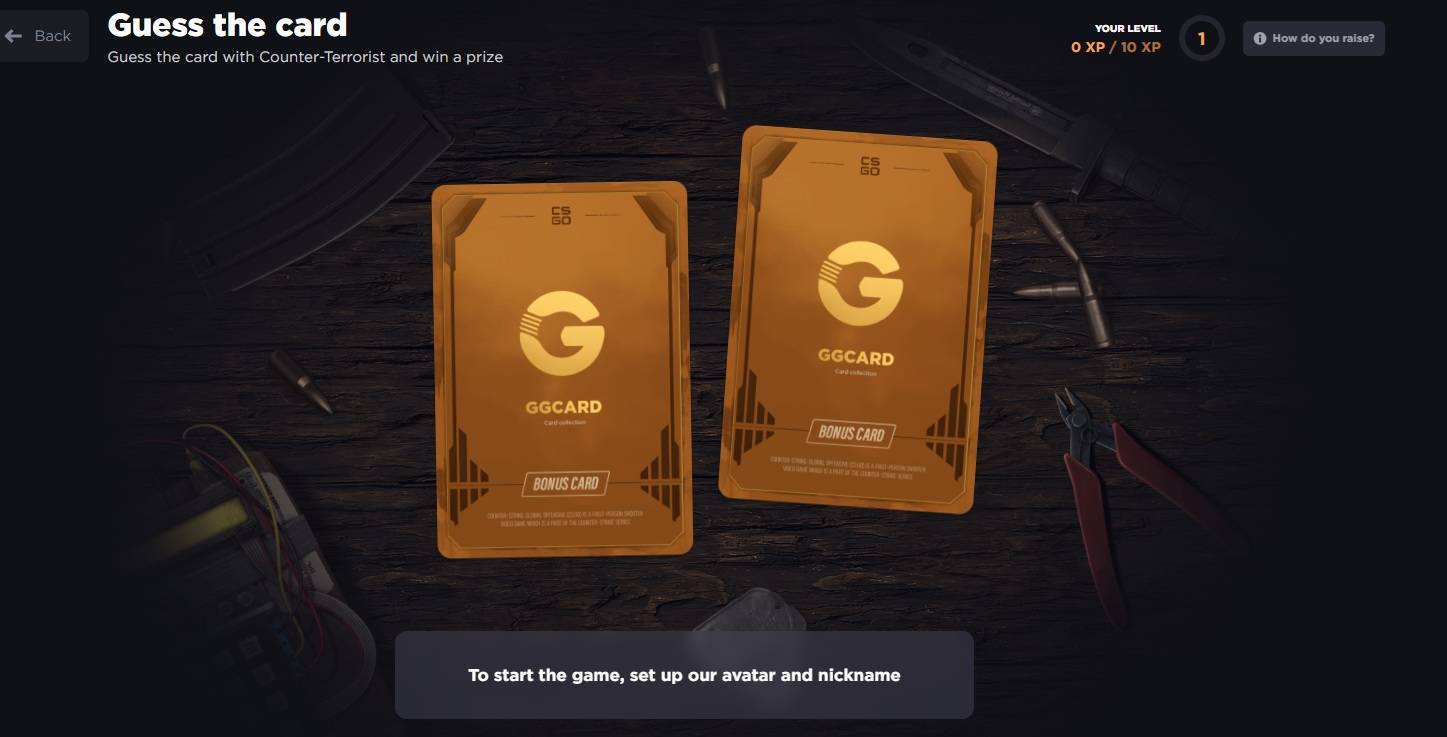Click the avatar and nickname setup banner
This screenshot has width=1447, height=737.
click(685, 675)
